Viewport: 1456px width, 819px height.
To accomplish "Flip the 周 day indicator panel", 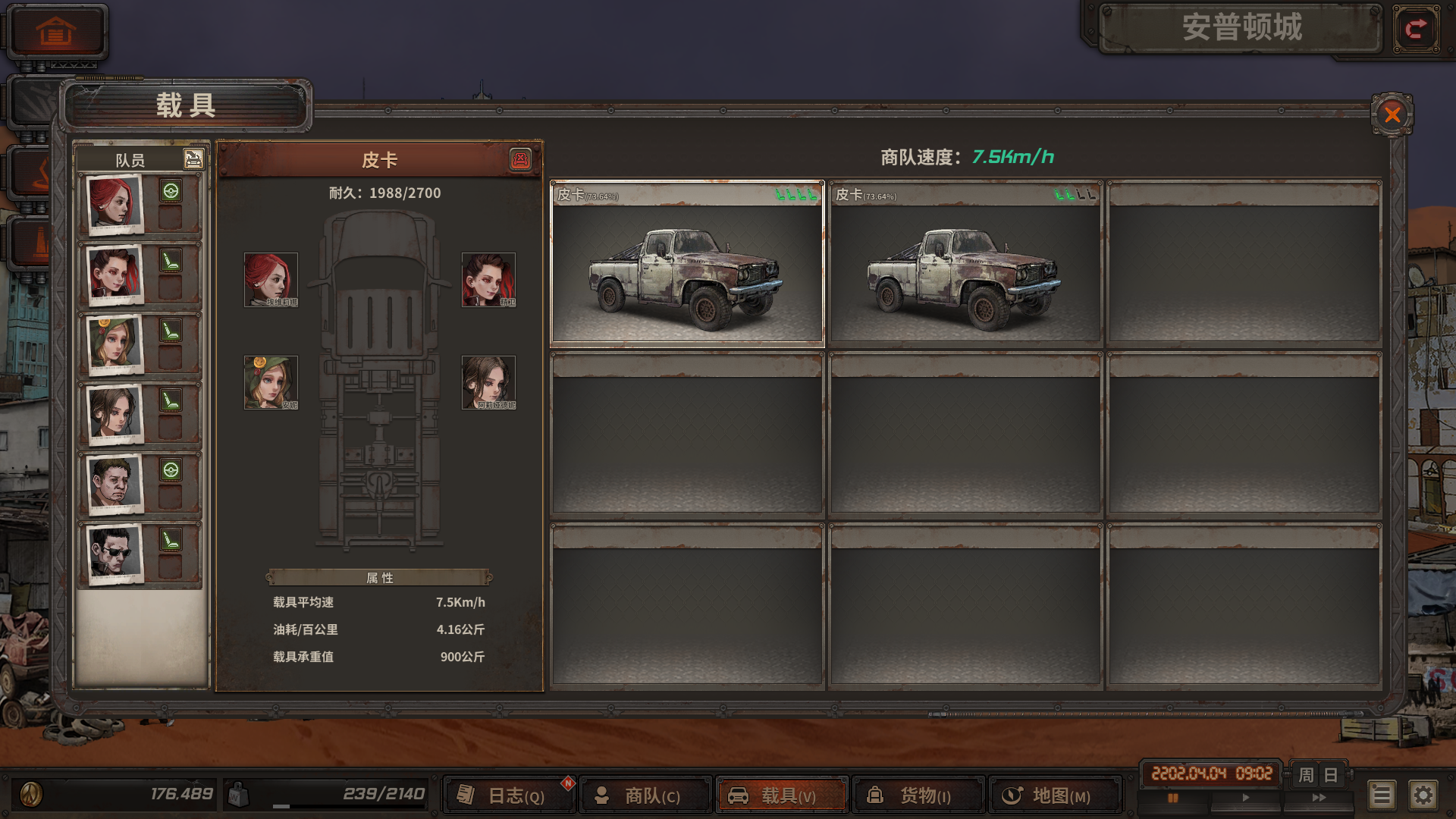I will (1318, 776).
